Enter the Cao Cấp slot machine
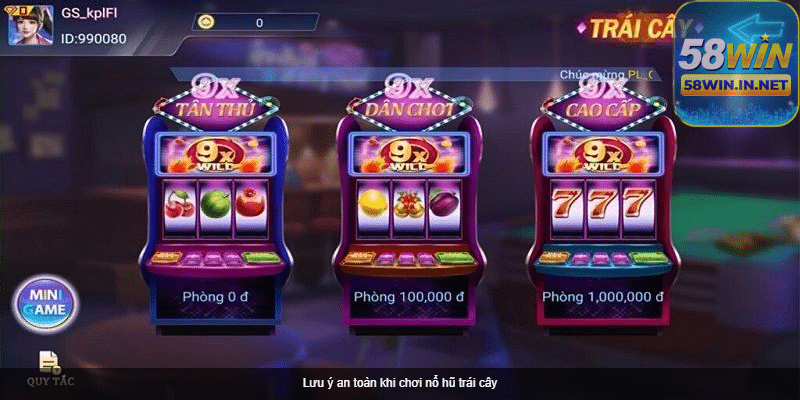Image resolution: width=800 pixels, height=400 pixels. click(x=602, y=200)
